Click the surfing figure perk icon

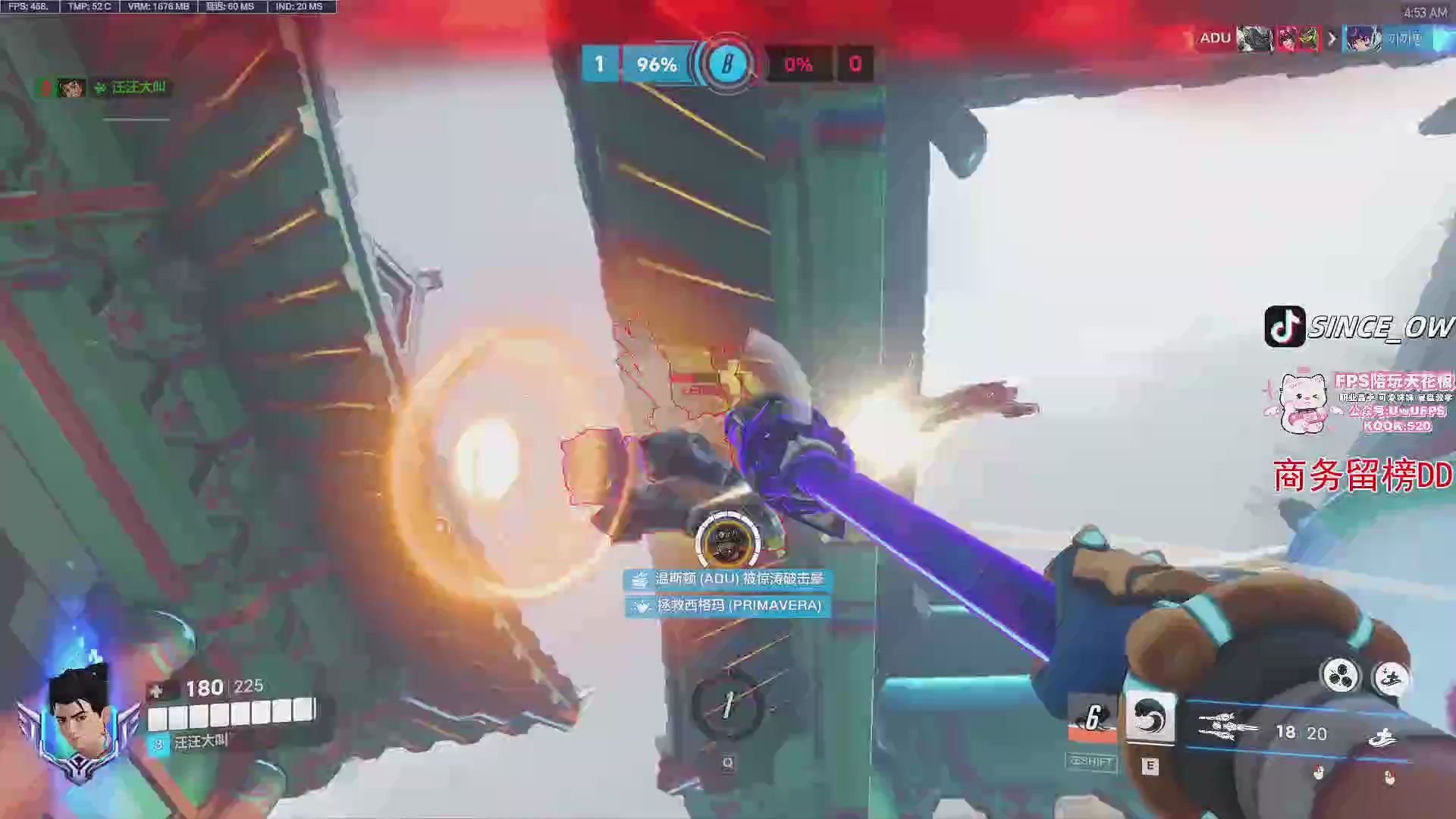click(1391, 677)
